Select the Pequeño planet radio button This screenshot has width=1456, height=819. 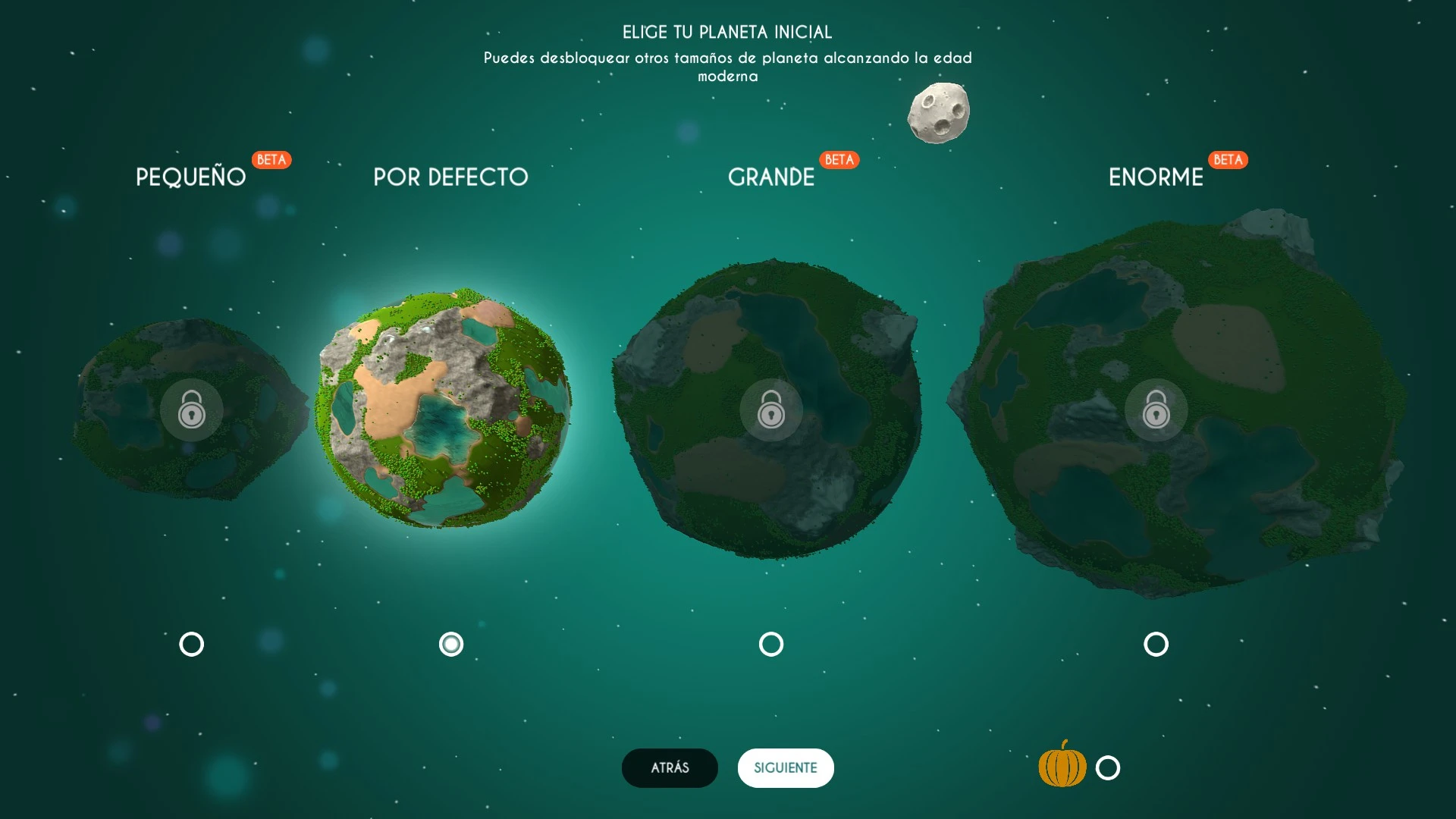[x=191, y=644]
